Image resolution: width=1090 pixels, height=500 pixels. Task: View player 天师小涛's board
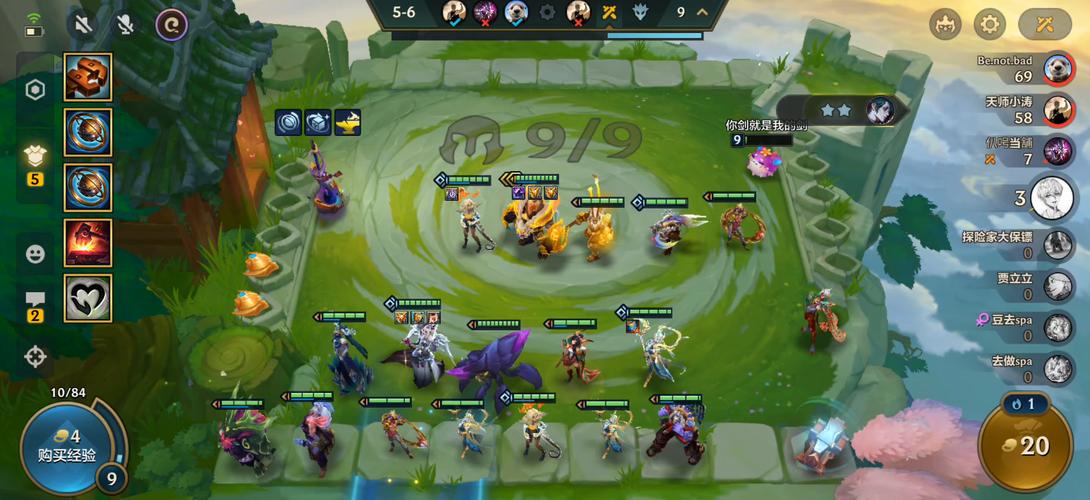pyautogui.click(x=1059, y=110)
